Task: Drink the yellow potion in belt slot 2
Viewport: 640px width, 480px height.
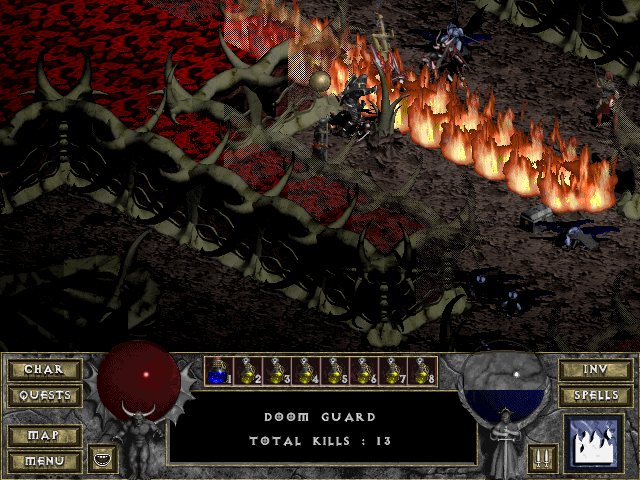Action: (247, 371)
